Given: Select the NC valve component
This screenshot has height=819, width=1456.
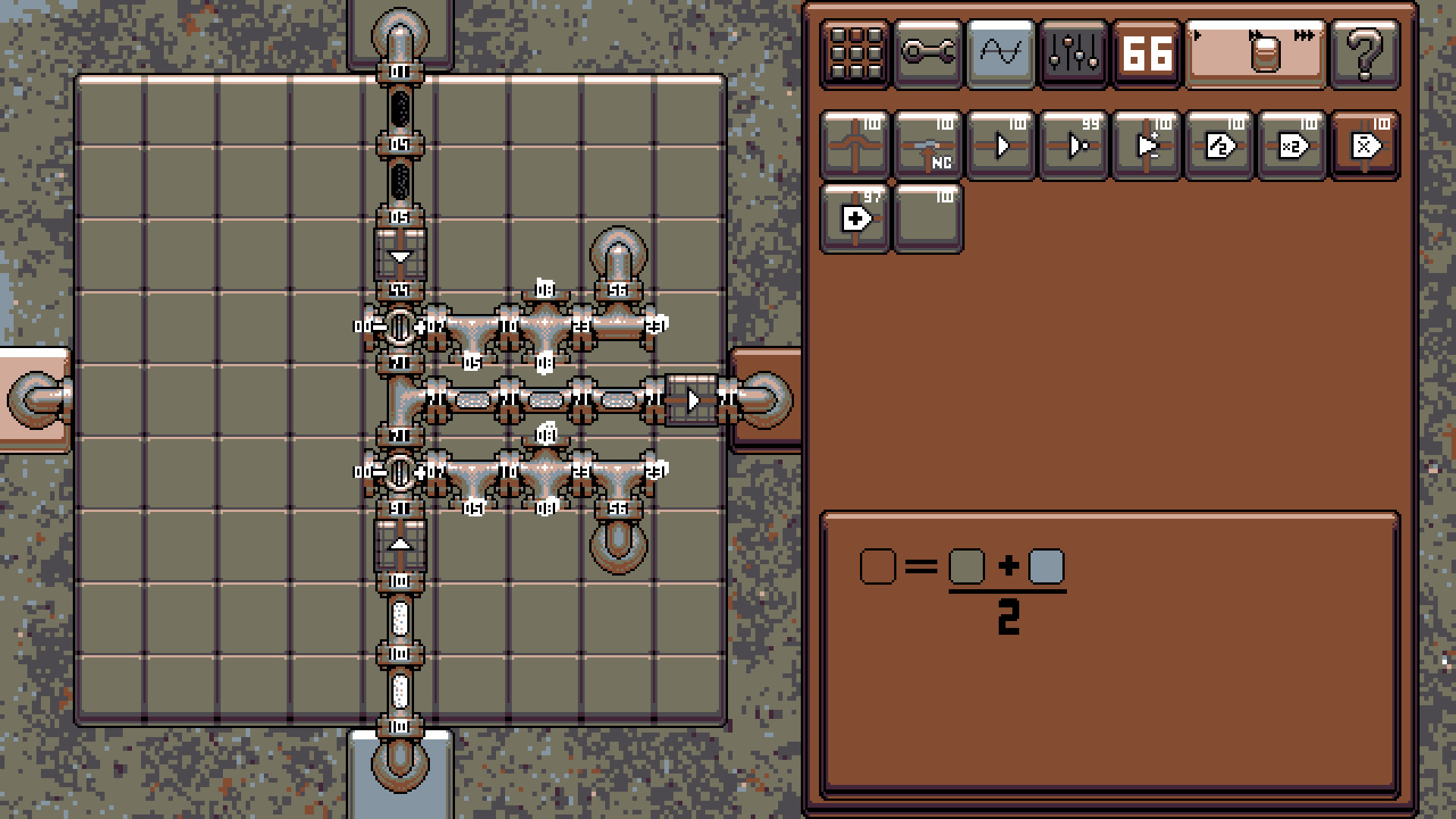Looking at the screenshot, I should click(928, 144).
